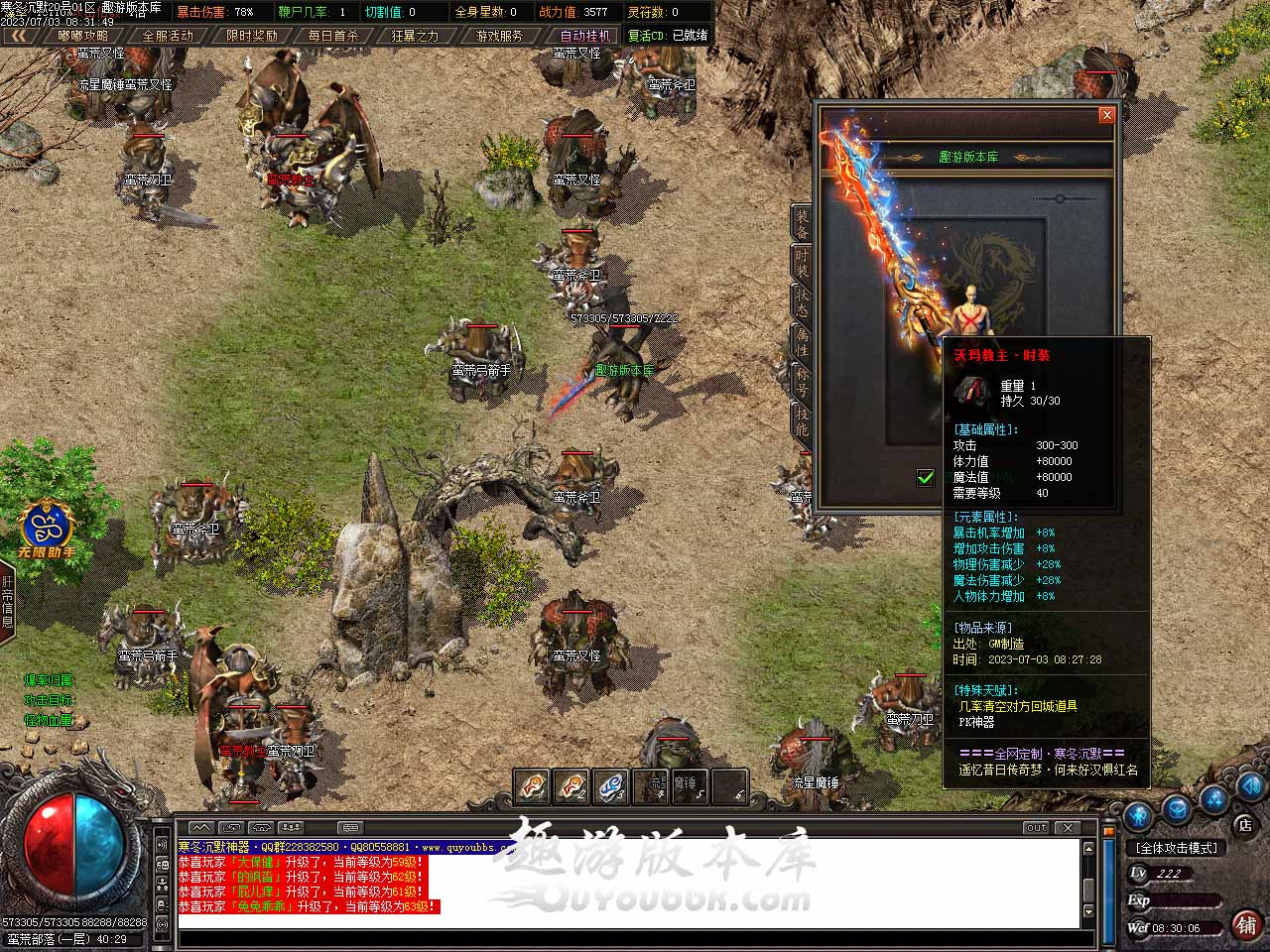The image size is (1270, 952).
Task: Toggle the green checkmark box in character window
Action: [x=926, y=478]
